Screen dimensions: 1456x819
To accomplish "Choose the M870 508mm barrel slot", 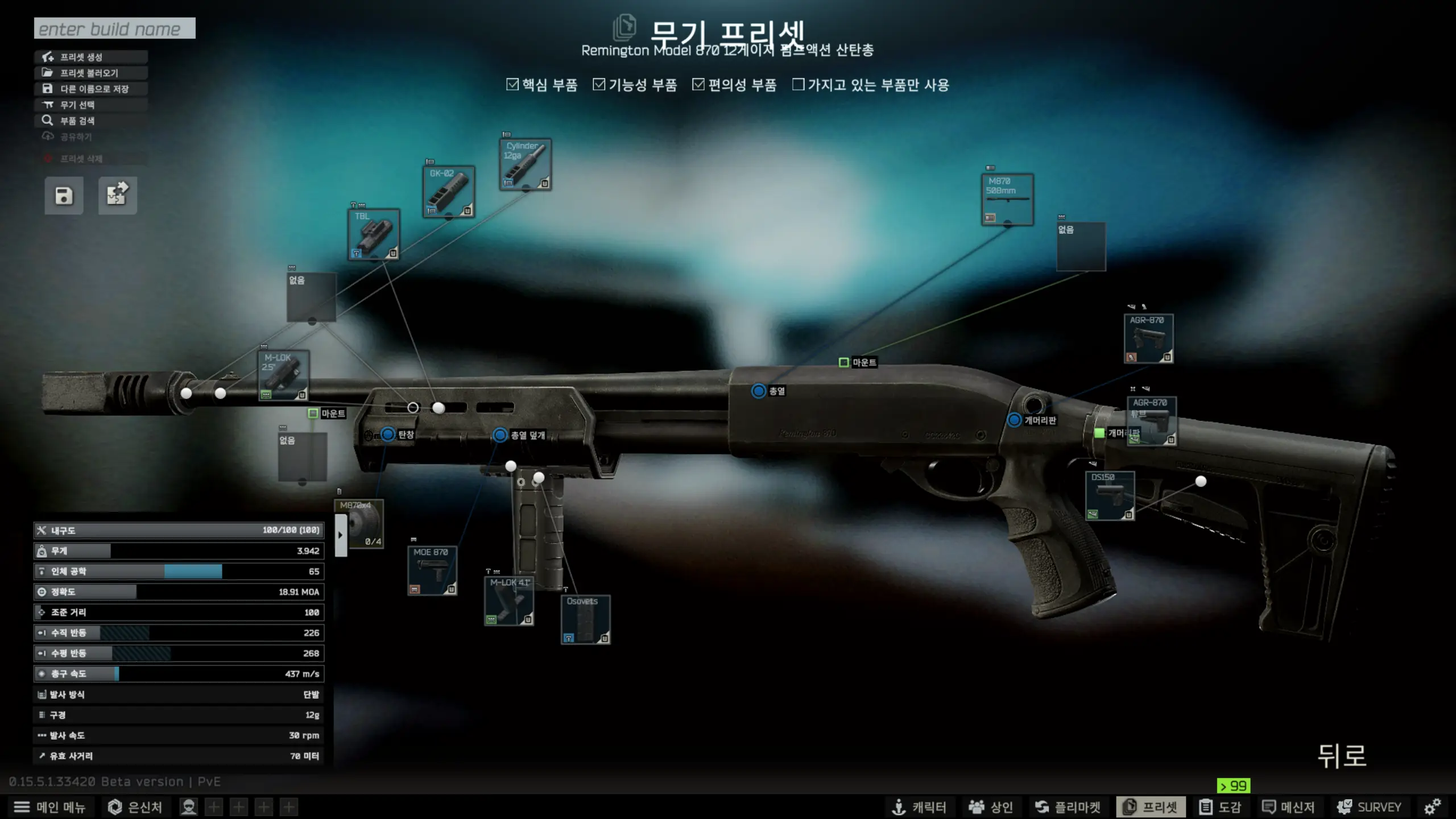I will click(1007, 200).
